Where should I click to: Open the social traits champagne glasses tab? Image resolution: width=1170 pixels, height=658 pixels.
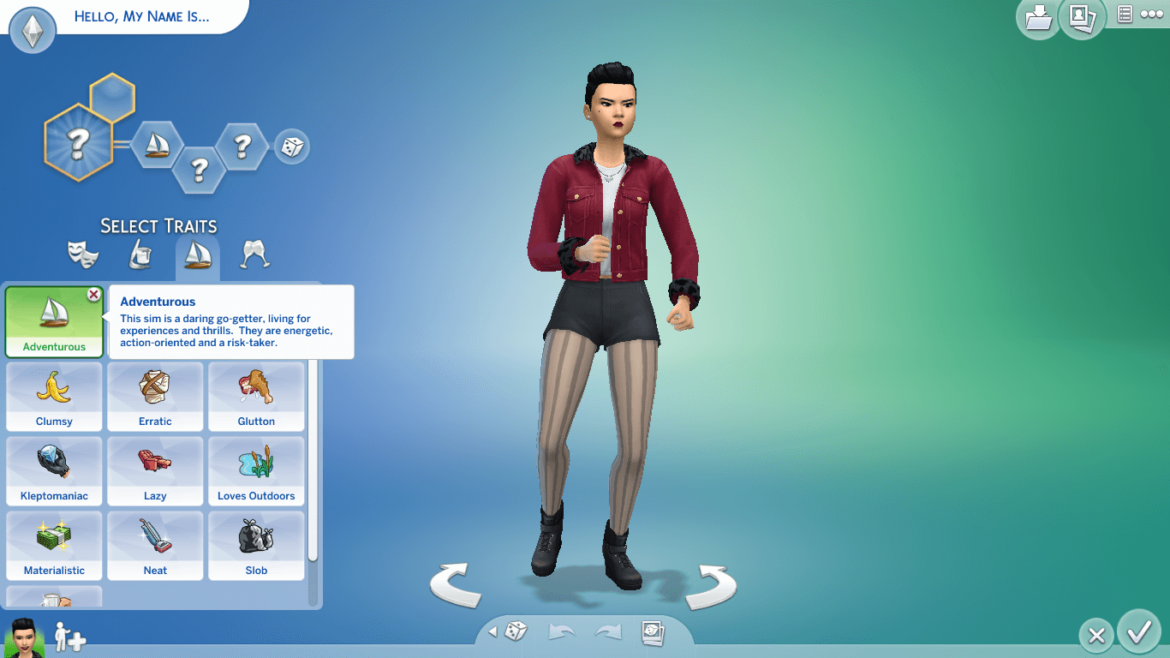pyautogui.click(x=254, y=255)
